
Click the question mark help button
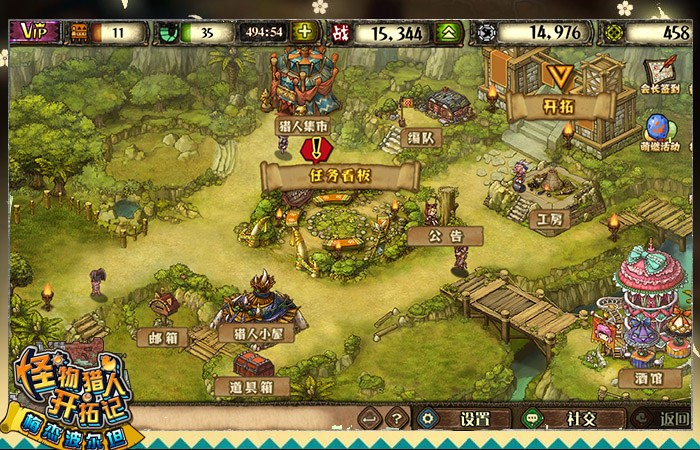pyautogui.click(x=397, y=418)
